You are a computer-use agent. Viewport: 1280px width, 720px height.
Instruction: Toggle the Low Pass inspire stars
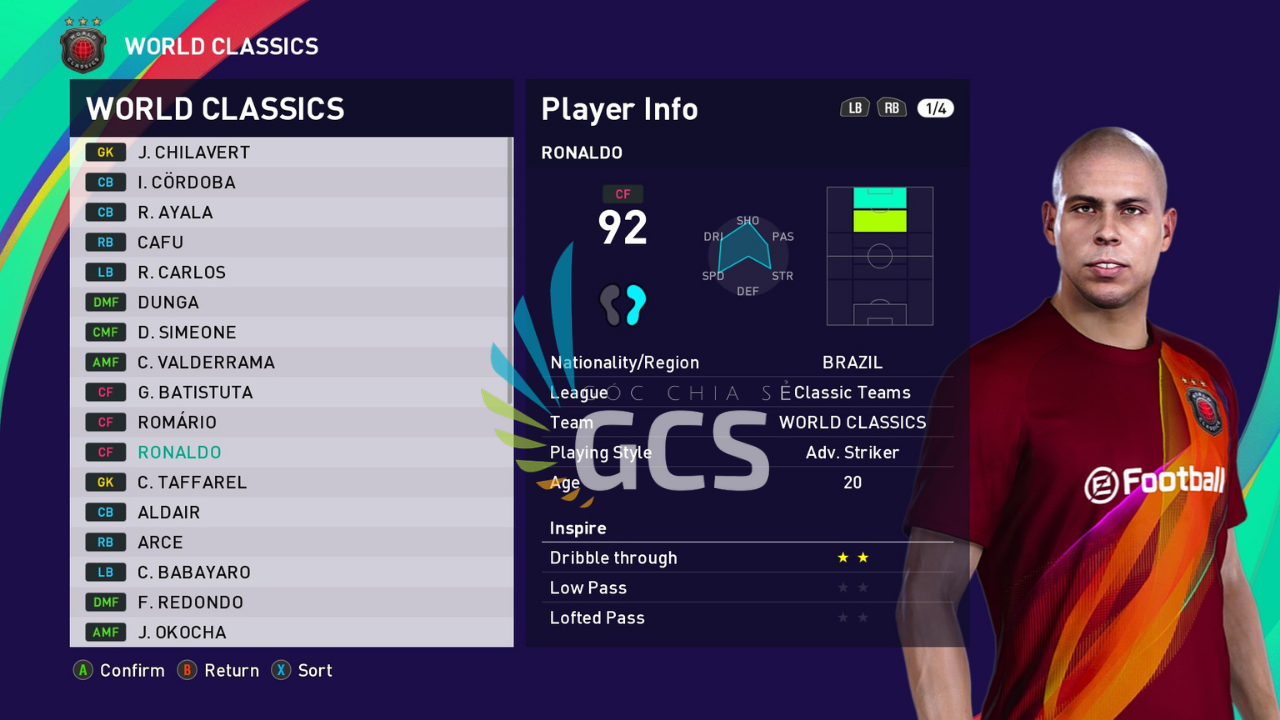(852, 588)
